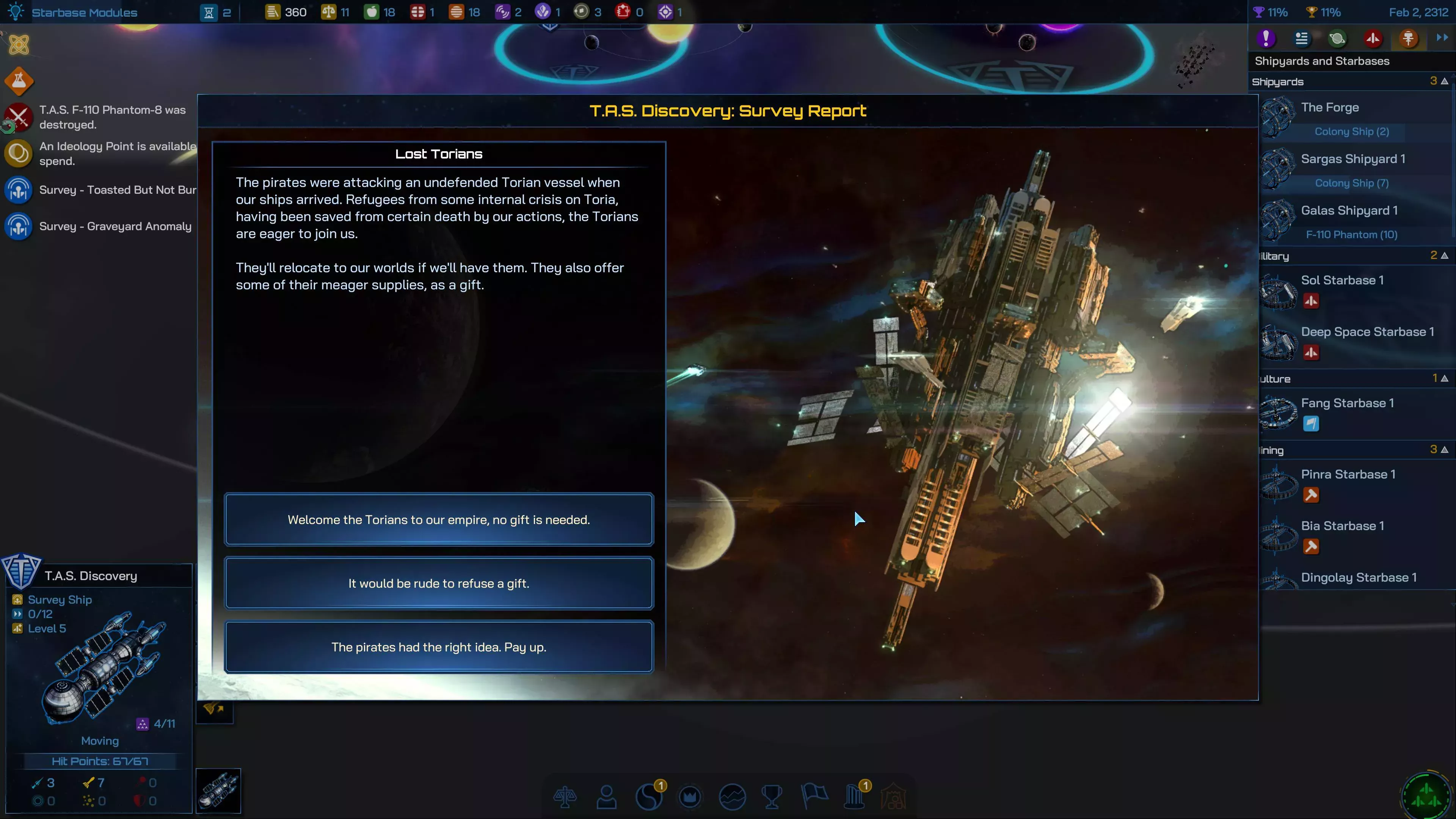Select the red conflicts sidebar icon
1456x819 pixels.
click(x=1373, y=38)
